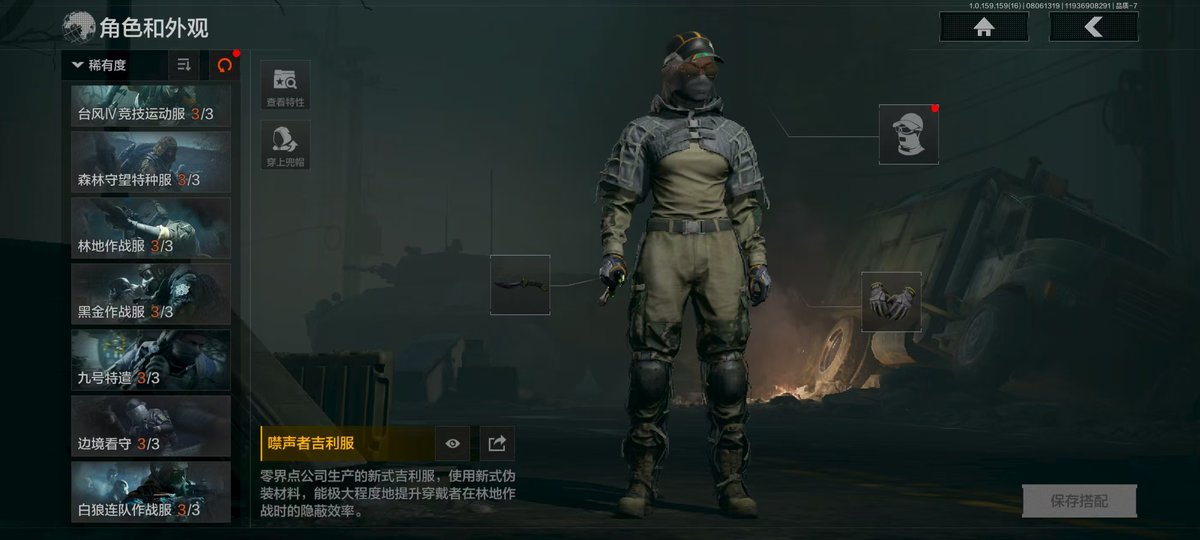Select the 九号特遣 outfit
Viewport: 1200px width, 540px height.
click(x=151, y=360)
